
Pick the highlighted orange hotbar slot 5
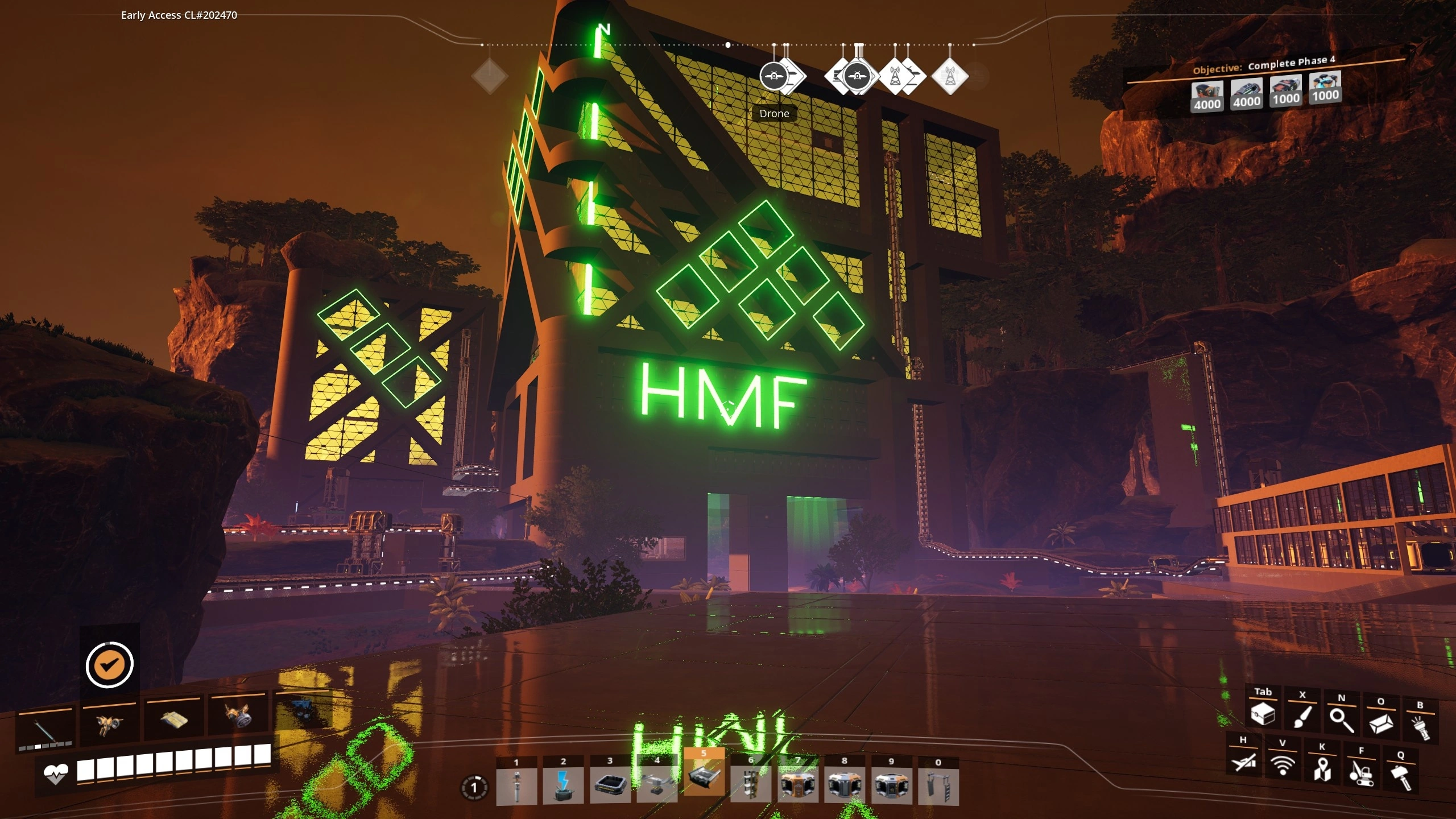(x=704, y=777)
